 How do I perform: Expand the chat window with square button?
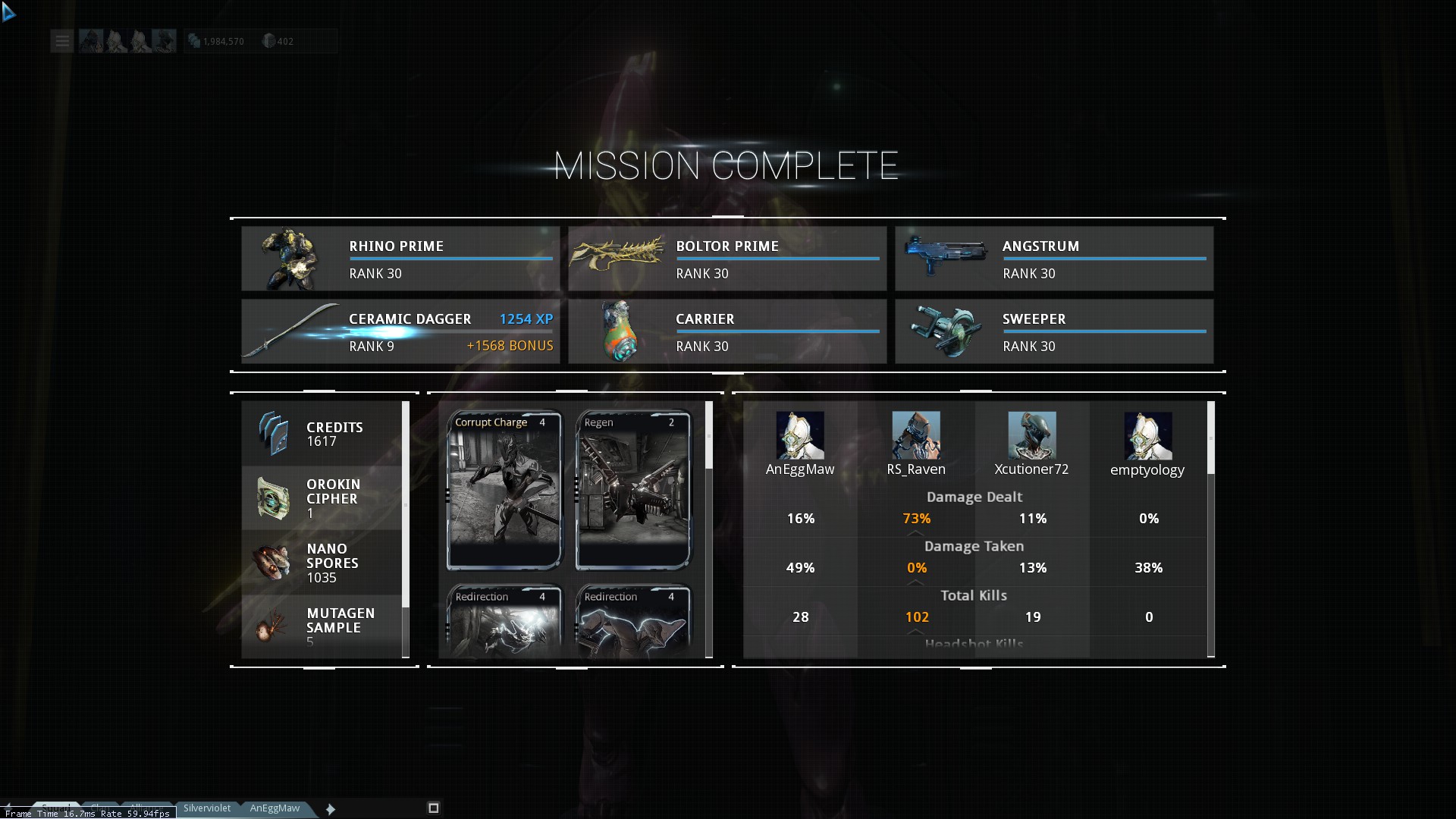point(434,808)
